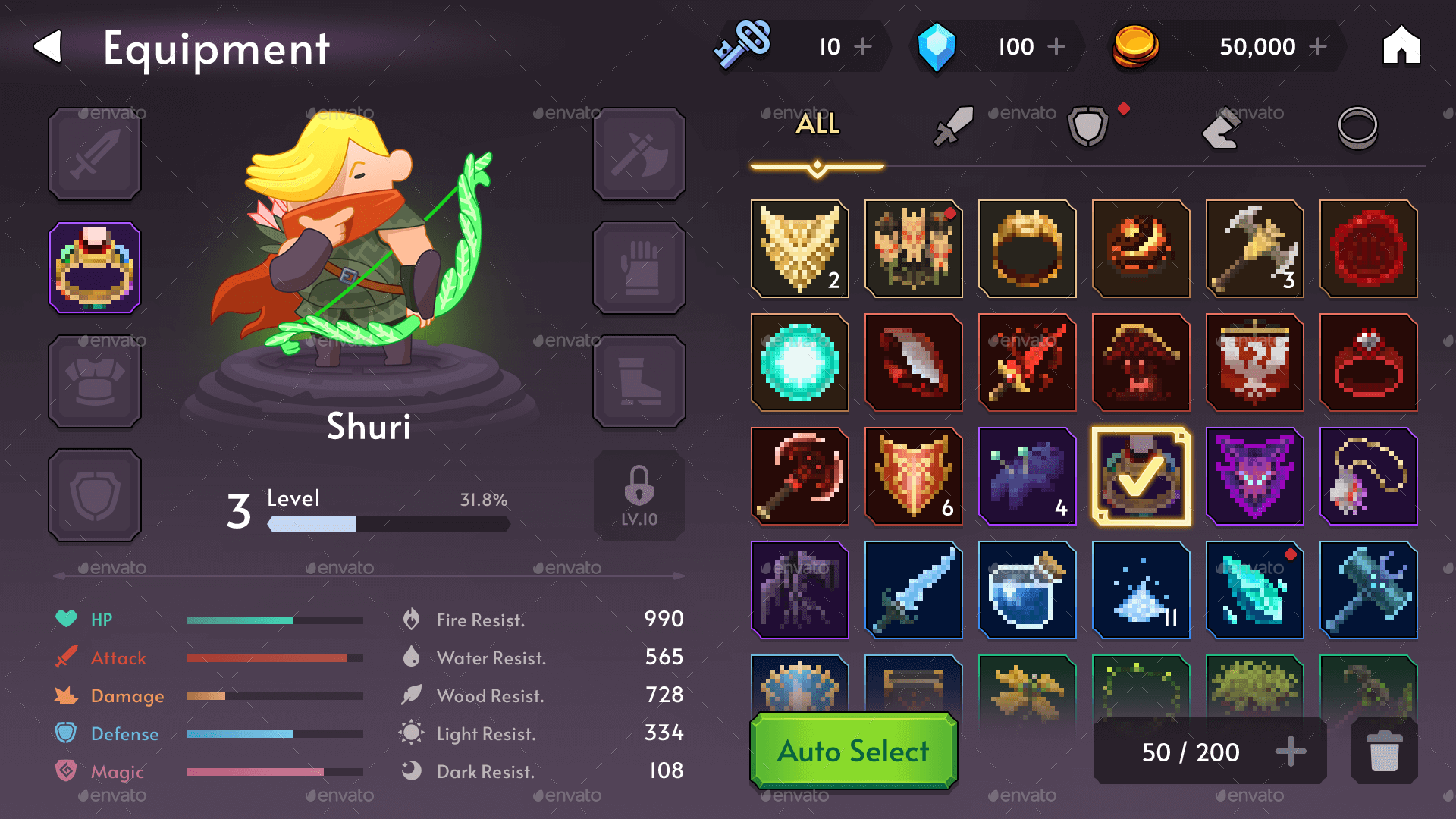The image size is (1456, 819).
Task: Click the empty armor slot on the left
Action: 94,381
